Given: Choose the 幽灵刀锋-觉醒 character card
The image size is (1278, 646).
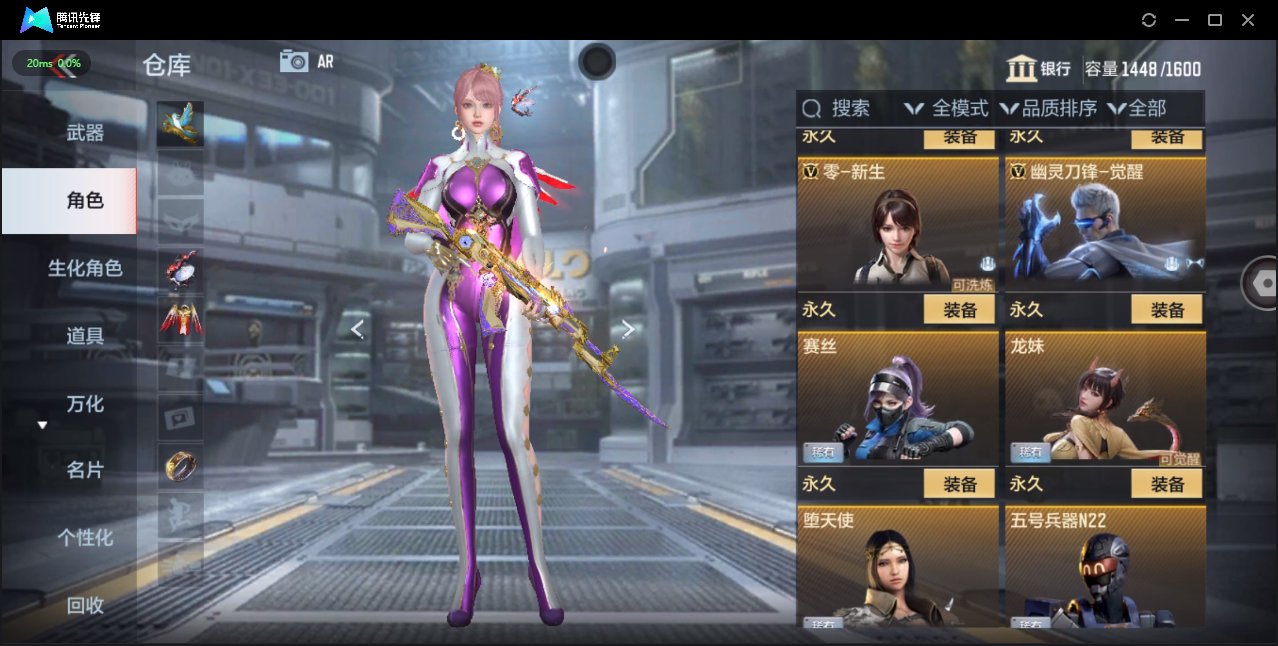Looking at the screenshot, I should tap(1105, 224).
